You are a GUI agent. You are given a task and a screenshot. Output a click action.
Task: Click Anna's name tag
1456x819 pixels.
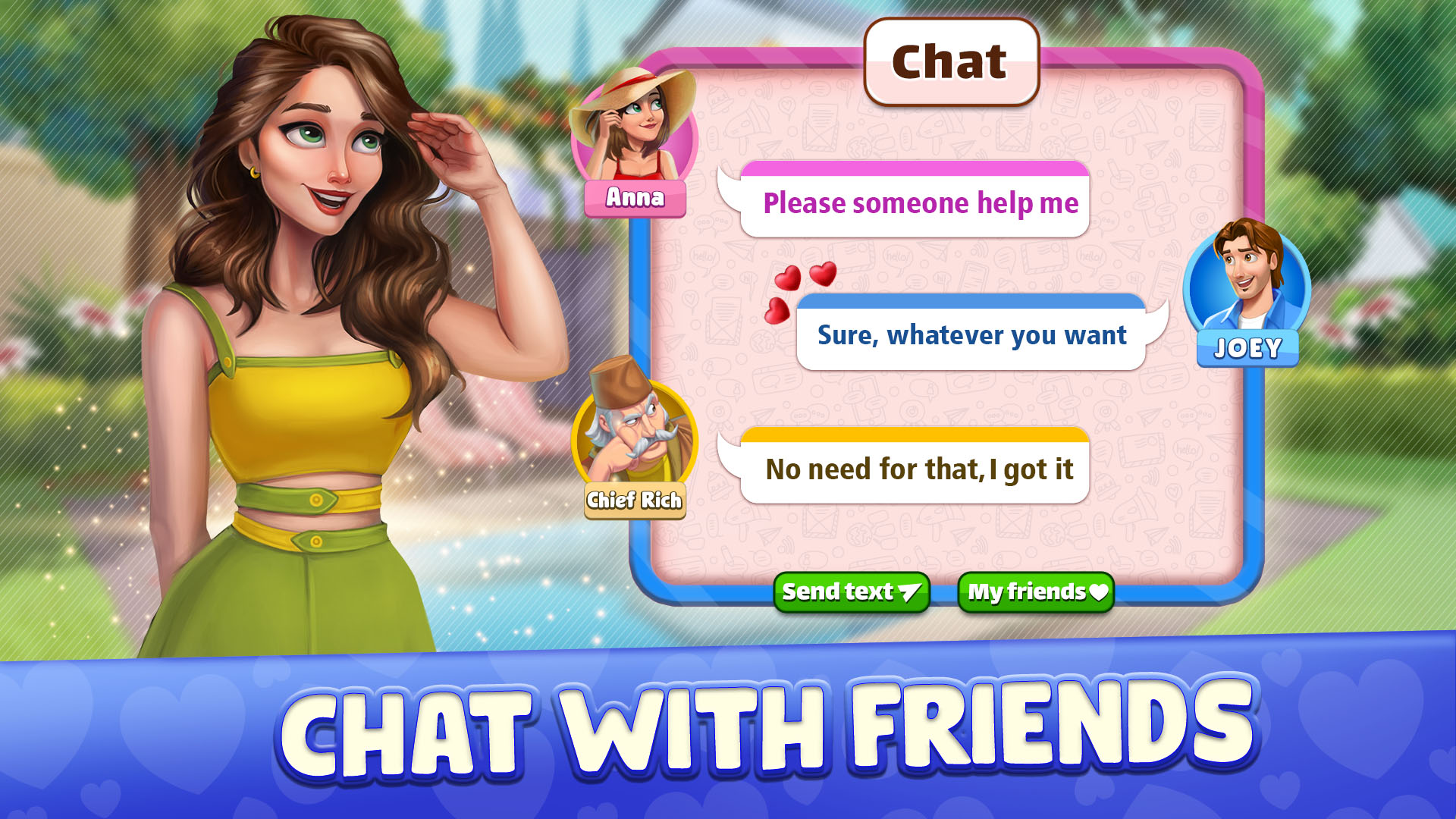click(637, 199)
